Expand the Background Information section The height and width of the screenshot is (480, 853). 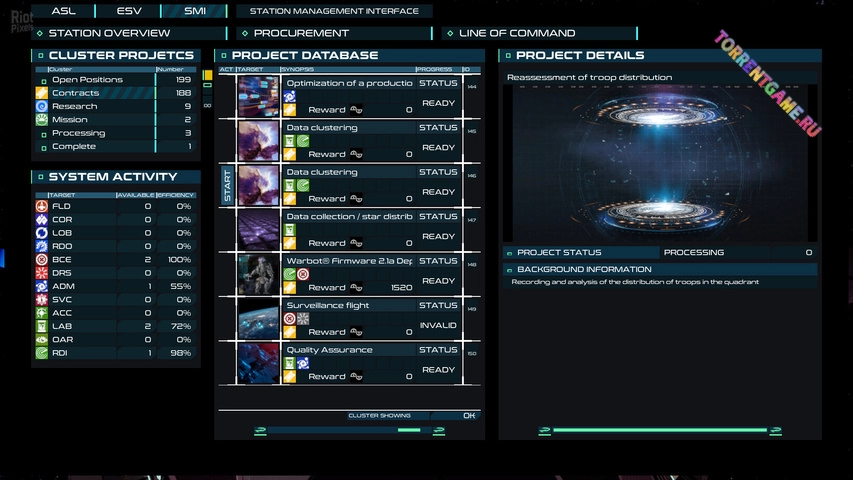(583, 270)
